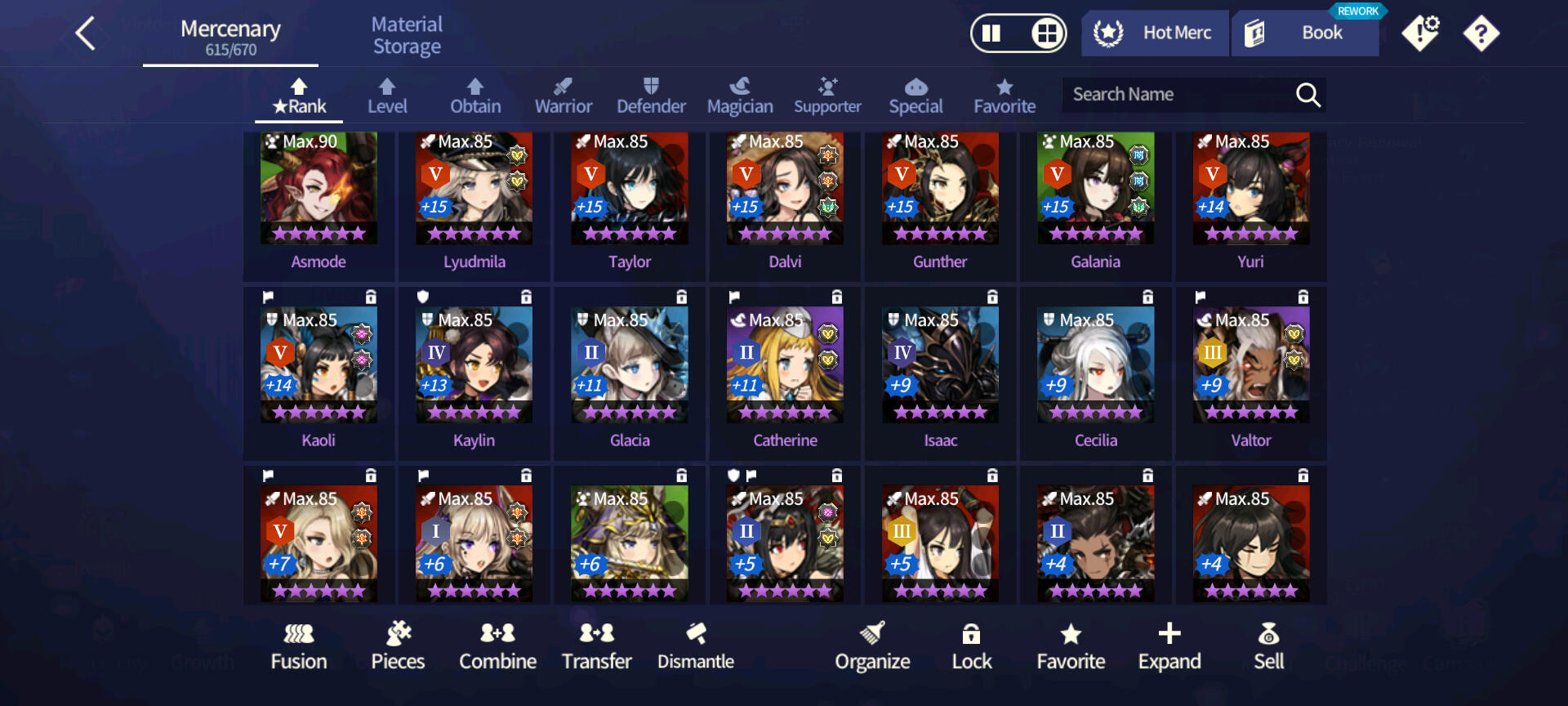
Task: Open help via the question mark icon
Action: click(x=1481, y=34)
